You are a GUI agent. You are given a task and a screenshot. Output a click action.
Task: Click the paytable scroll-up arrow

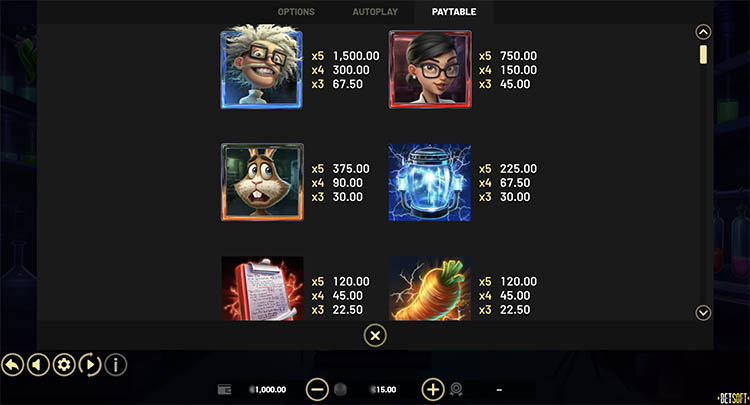tap(703, 32)
